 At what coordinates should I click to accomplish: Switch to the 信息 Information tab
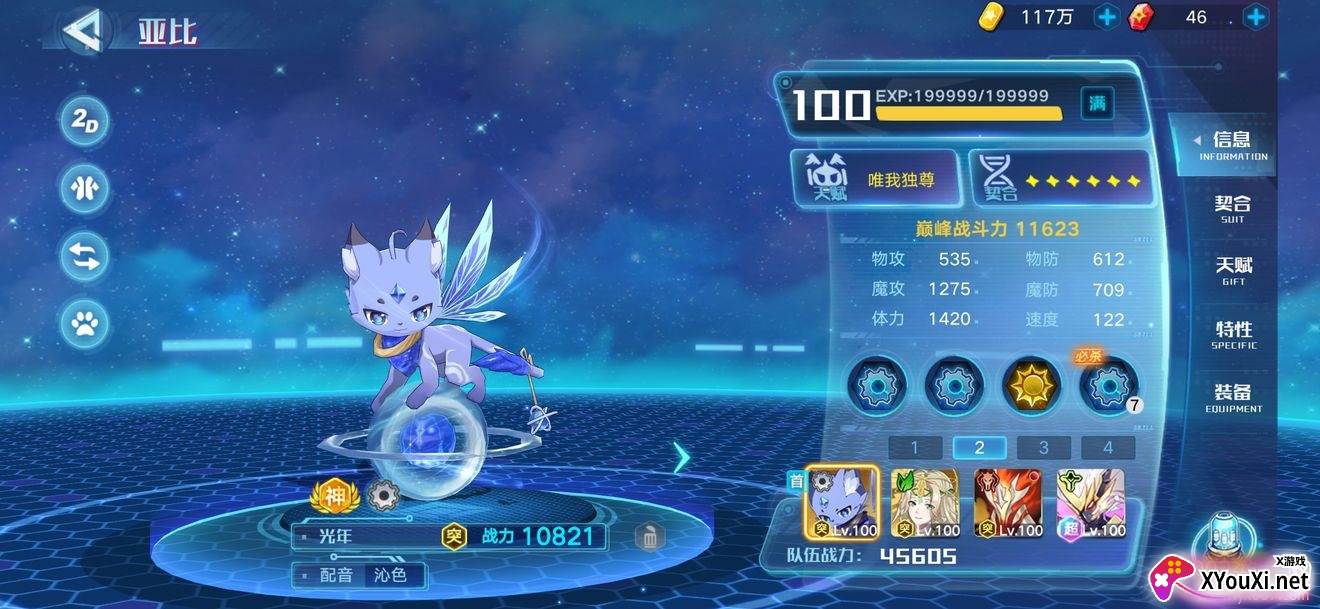tap(1232, 145)
